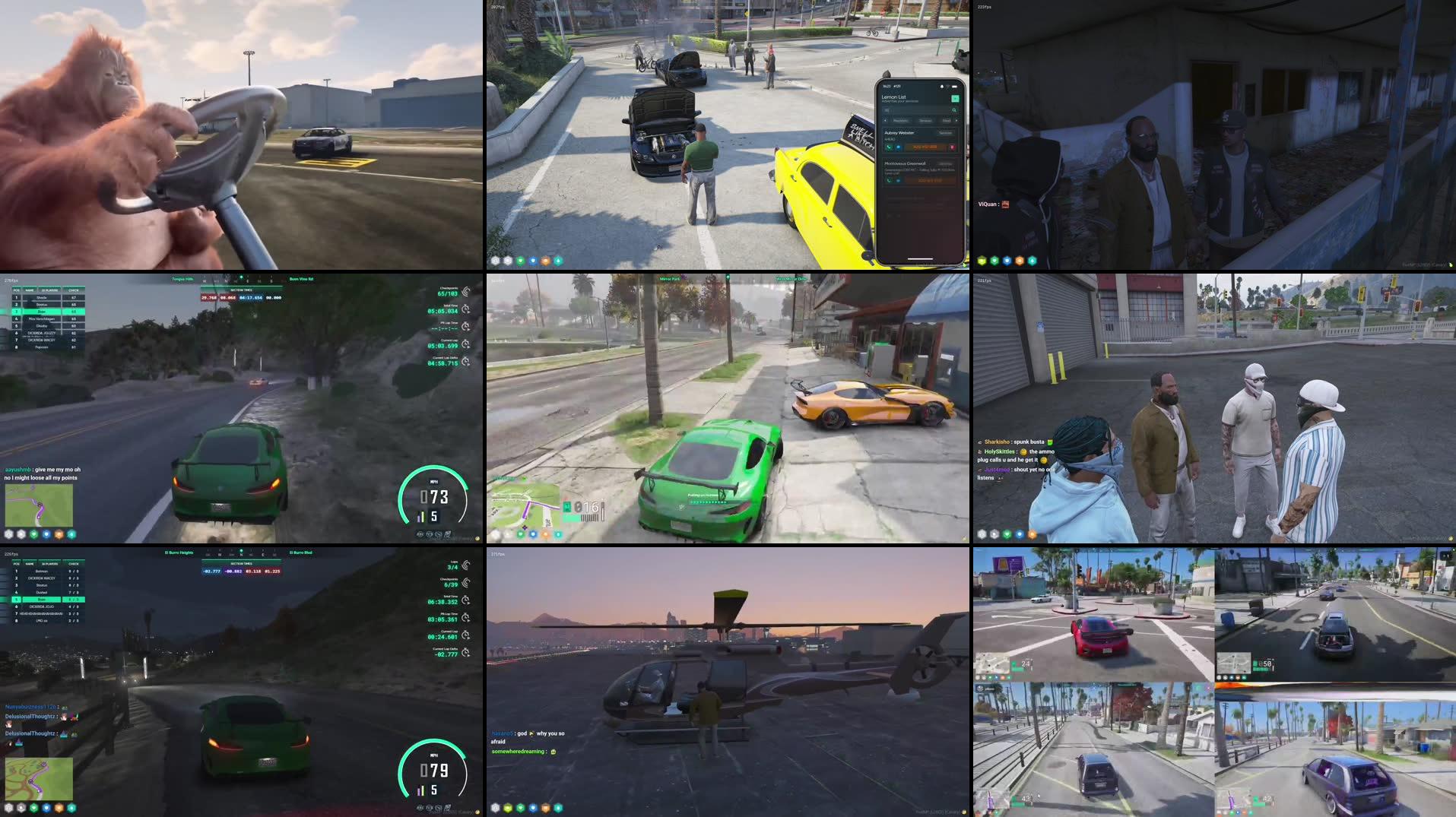This screenshot has width=1456, height=817.
Task: Click the magnifier search icon in Lemon List
Action: tap(954, 109)
